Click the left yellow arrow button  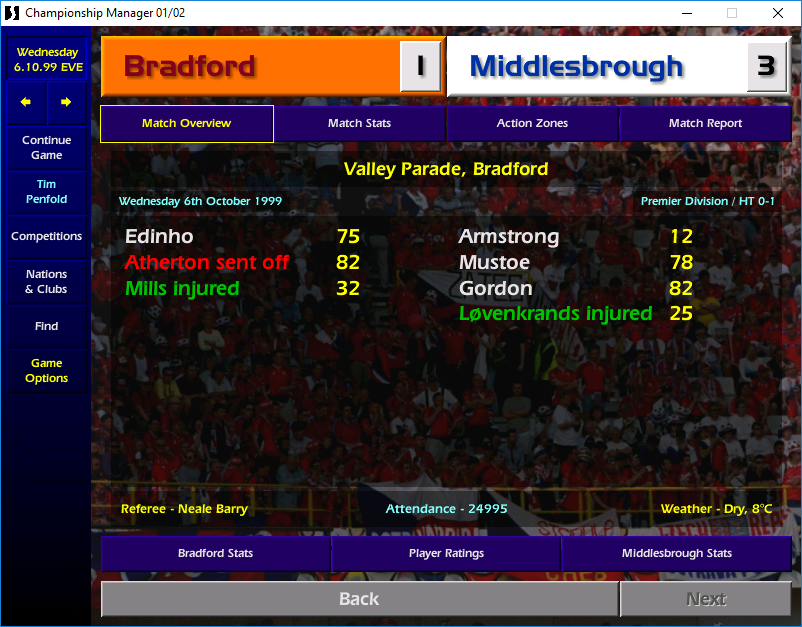coord(26,102)
